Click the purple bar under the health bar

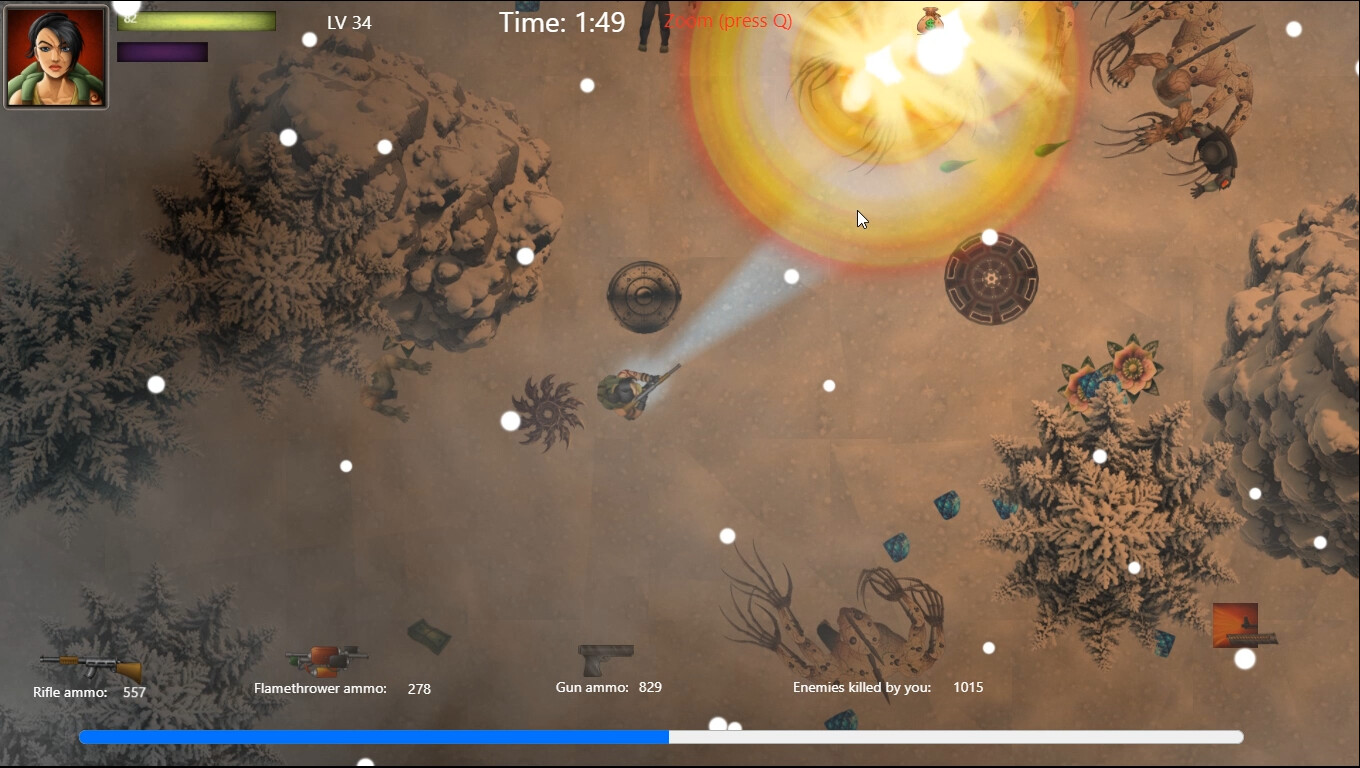pyautogui.click(x=162, y=50)
